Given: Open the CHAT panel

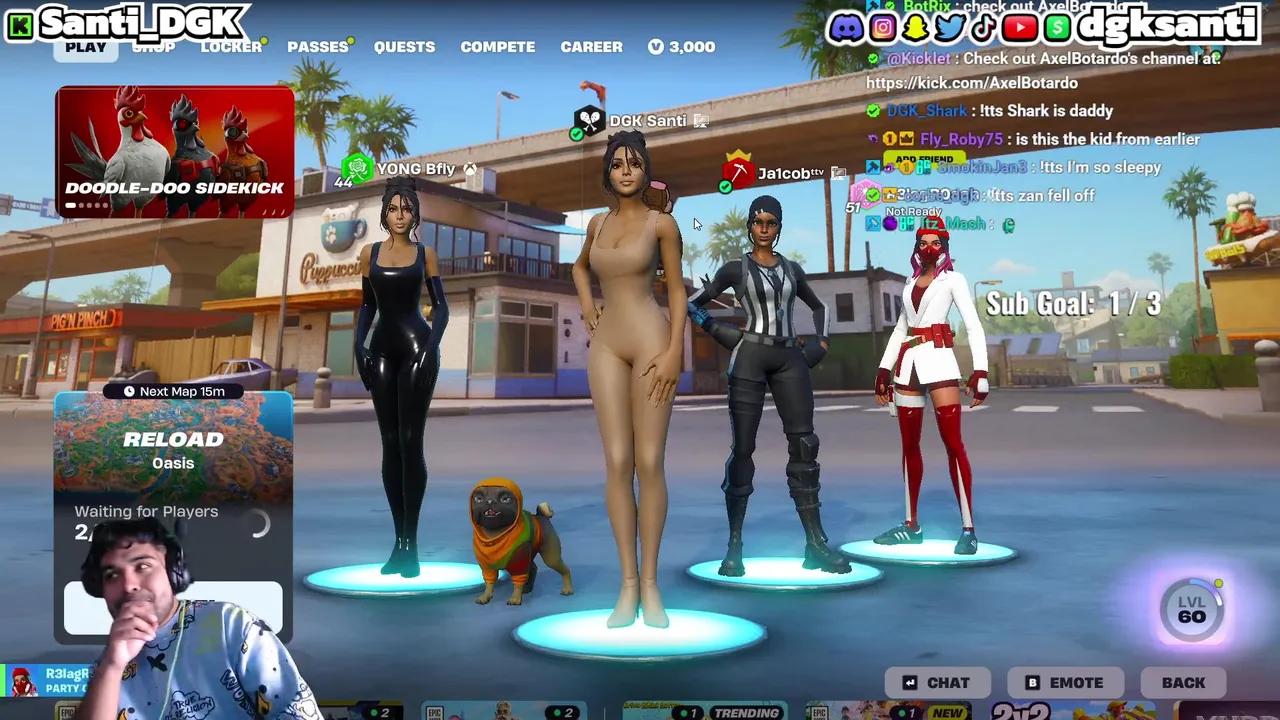Looking at the screenshot, I should point(938,682).
